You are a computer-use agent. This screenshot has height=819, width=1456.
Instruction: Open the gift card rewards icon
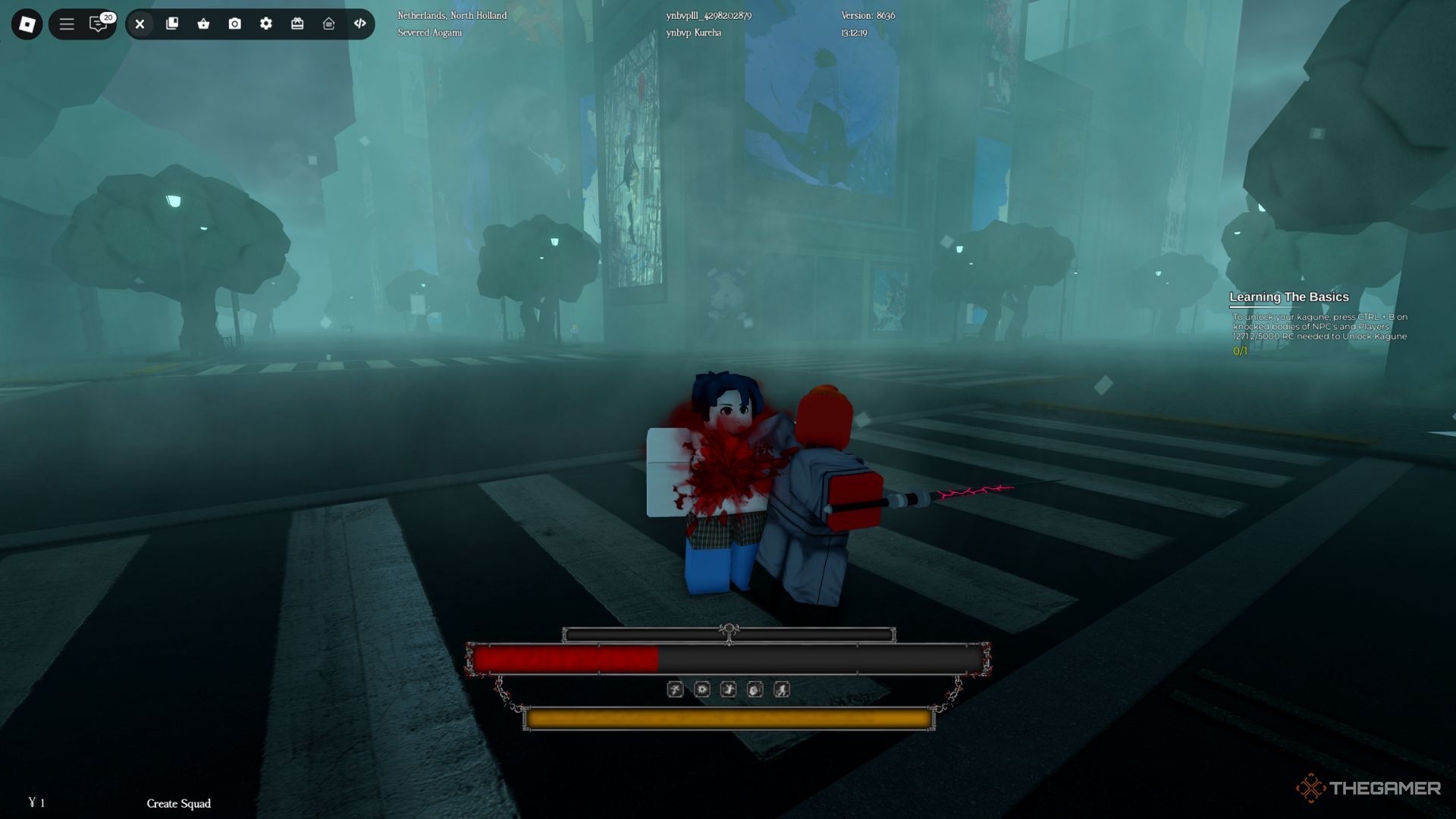click(297, 24)
